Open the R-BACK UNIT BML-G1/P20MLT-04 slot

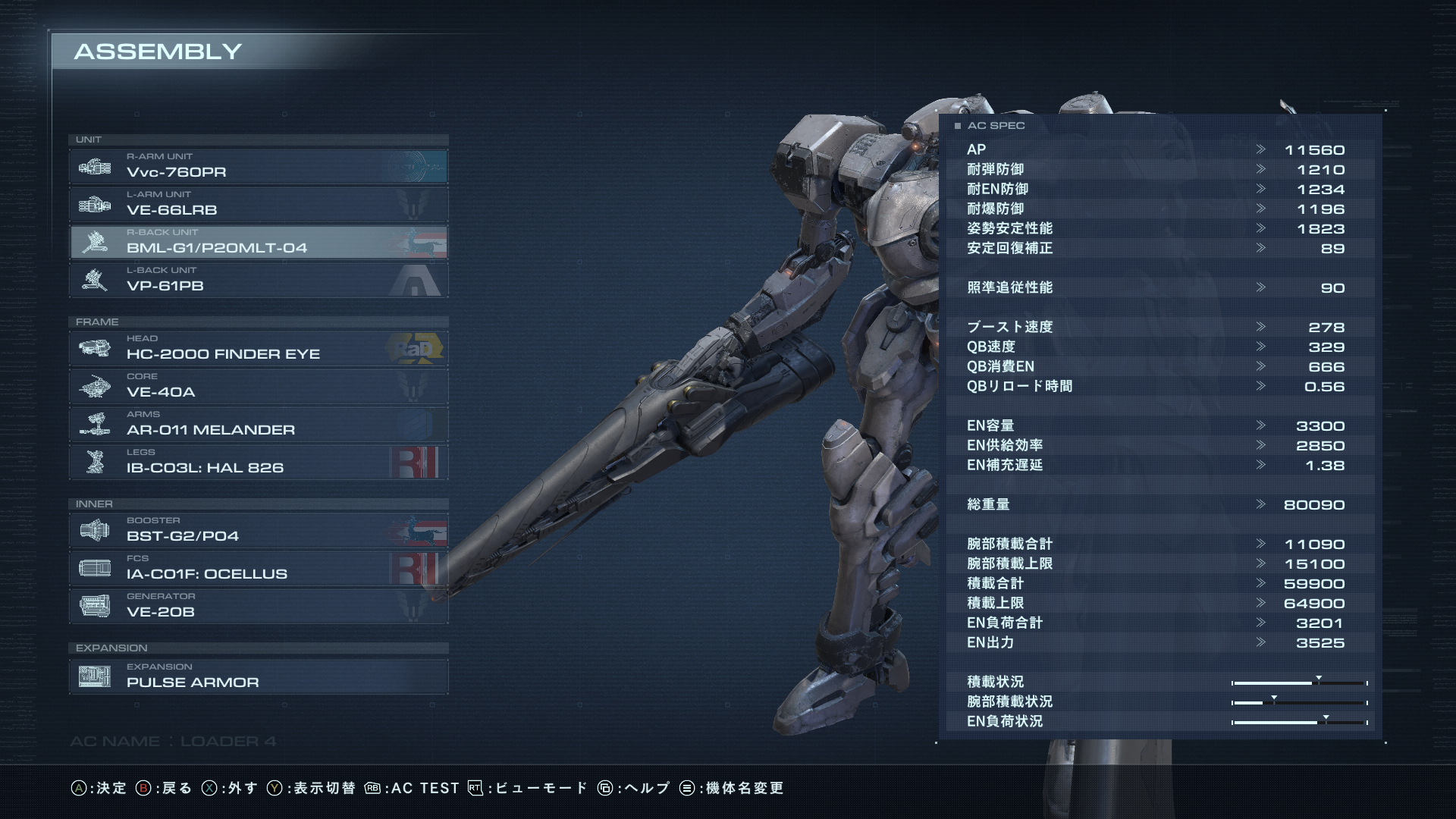click(x=258, y=242)
